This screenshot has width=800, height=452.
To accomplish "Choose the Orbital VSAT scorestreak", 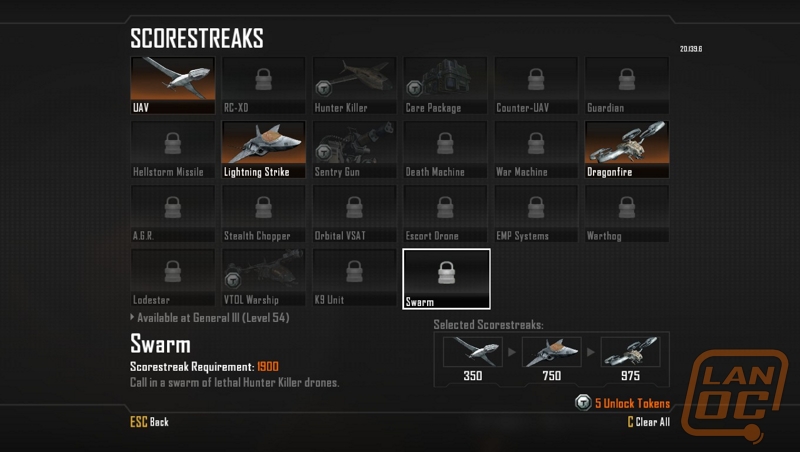I will click(355, 213).
